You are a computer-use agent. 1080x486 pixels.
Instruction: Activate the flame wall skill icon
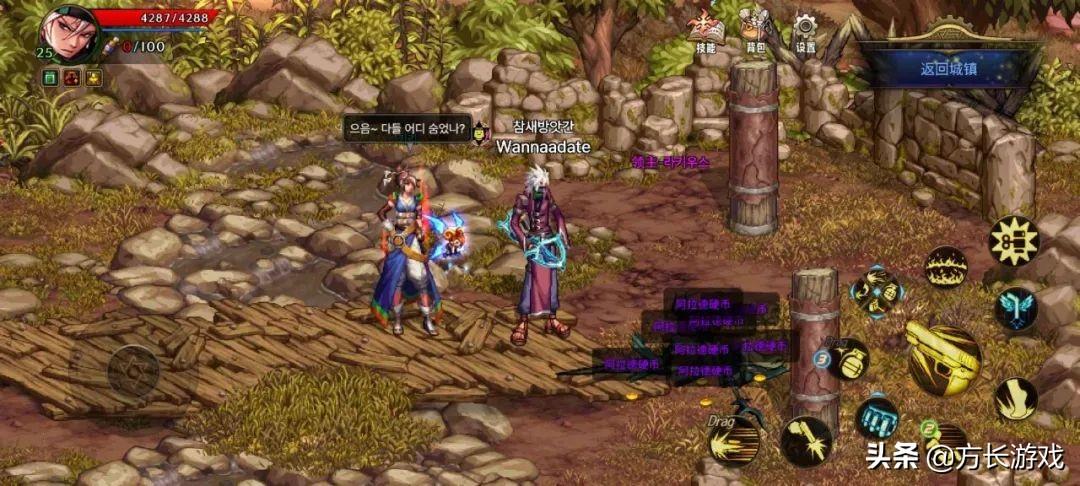[945, 267]
